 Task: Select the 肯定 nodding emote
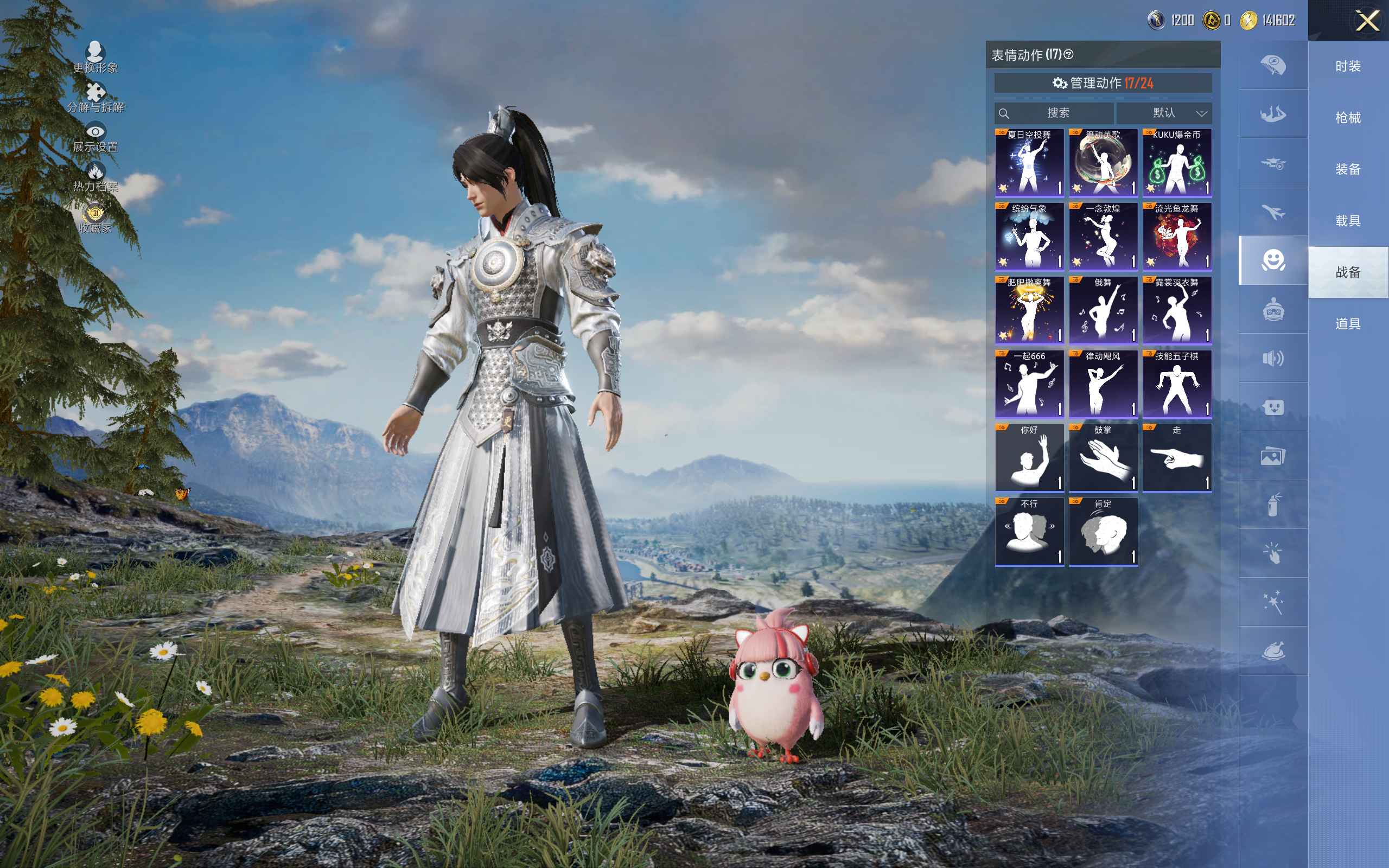pyautogui.click(x=1103, y=532)
